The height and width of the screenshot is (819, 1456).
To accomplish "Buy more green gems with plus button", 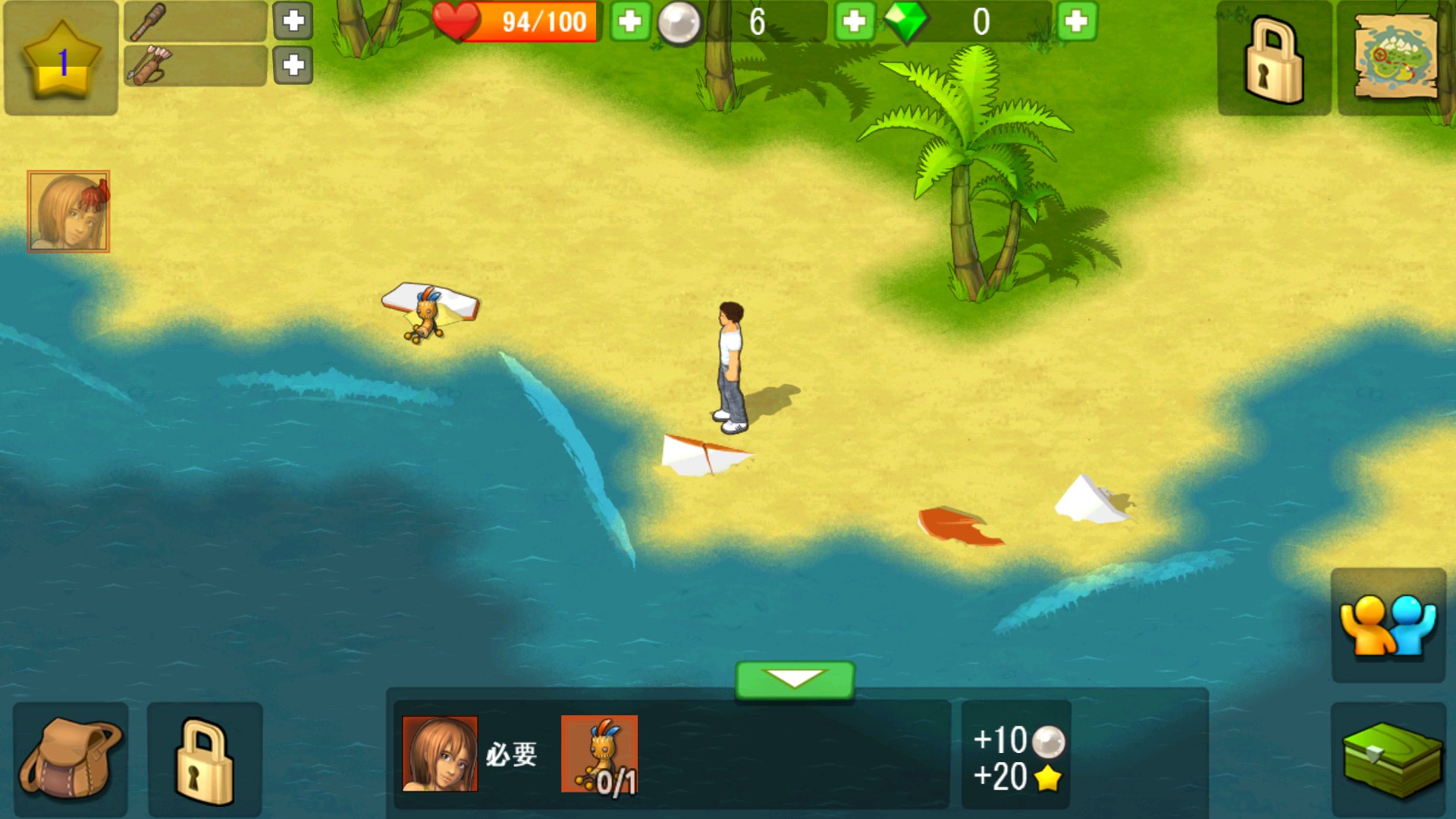I will tap(1076, 21).
